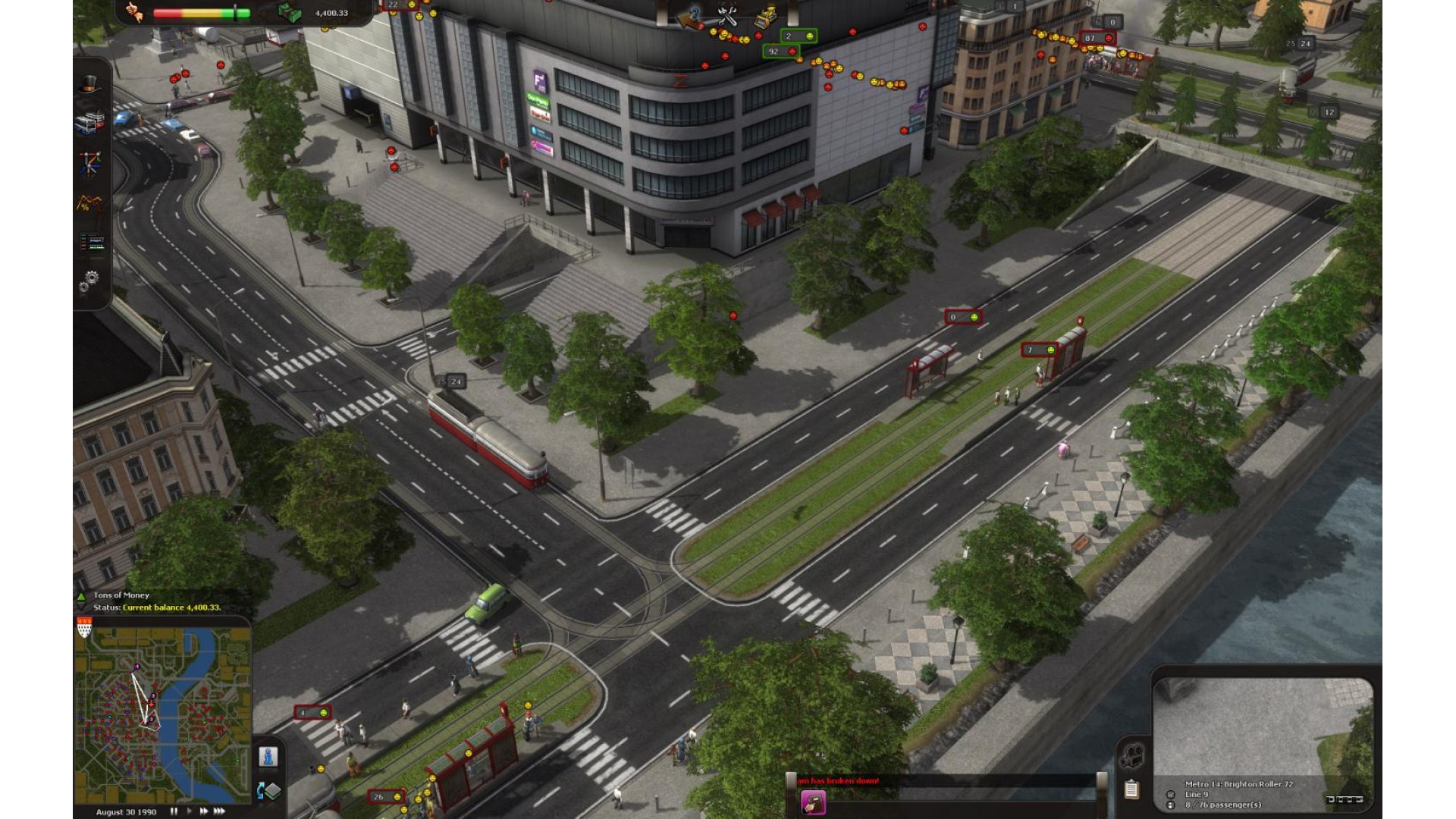Open the vehicles menu with bus icon

point(89,122)
